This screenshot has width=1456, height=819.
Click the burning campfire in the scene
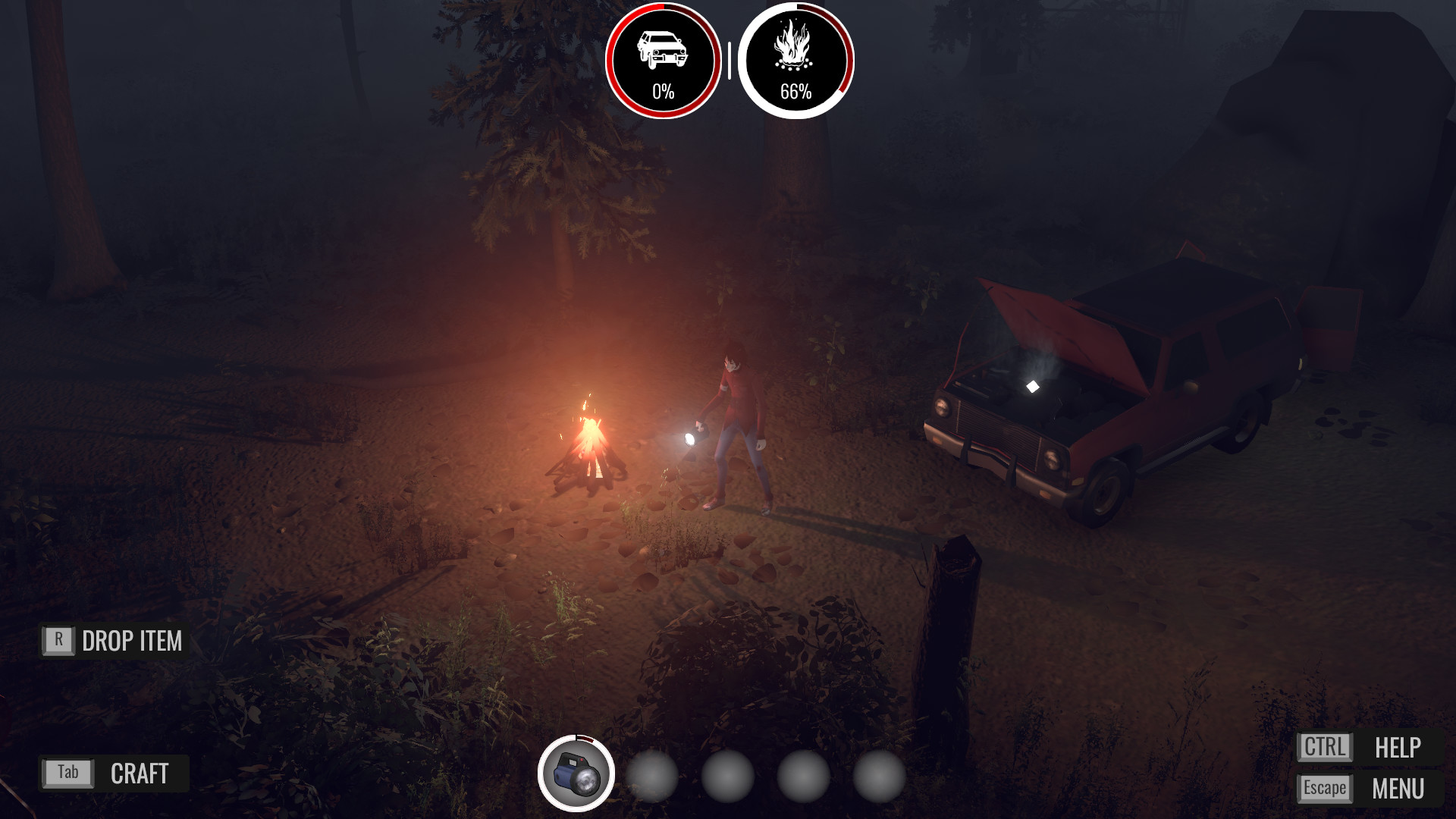[x=590, y=447]
